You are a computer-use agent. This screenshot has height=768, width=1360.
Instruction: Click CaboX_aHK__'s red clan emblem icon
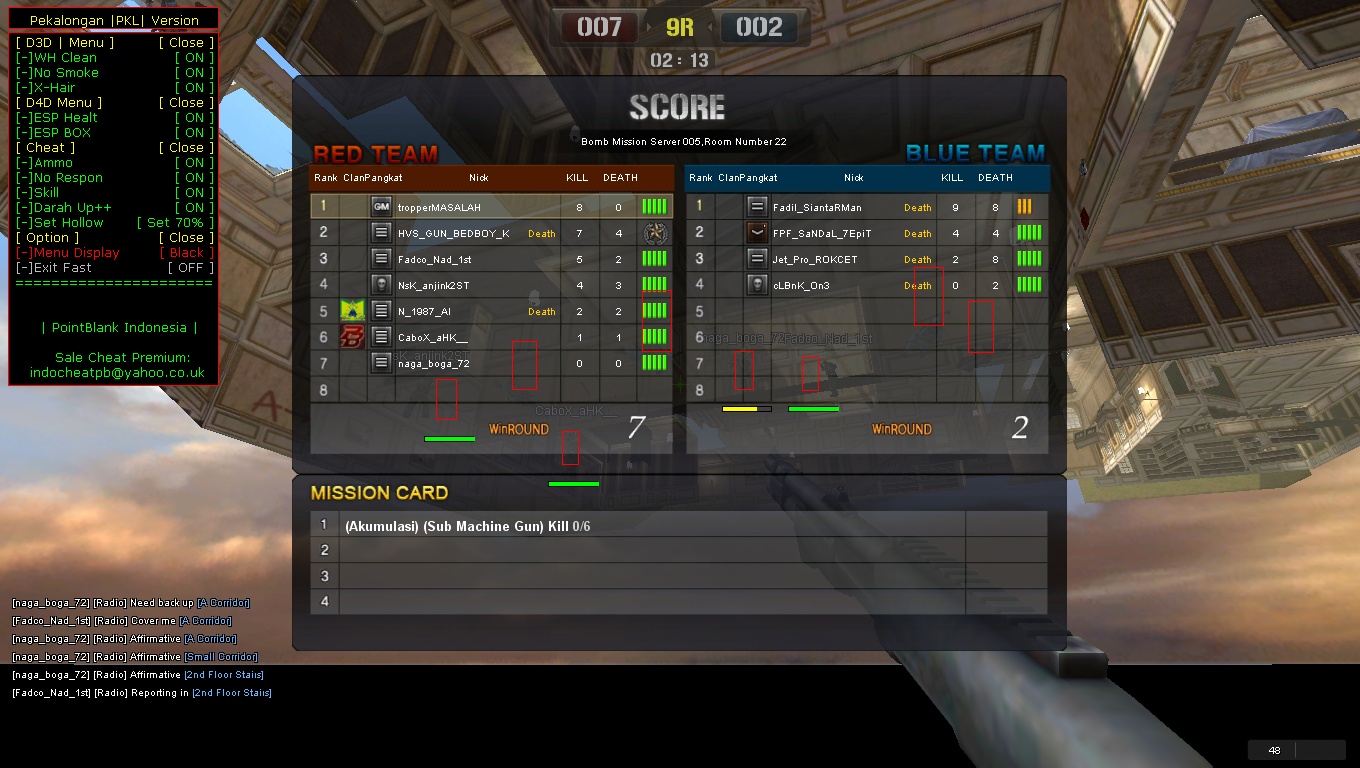tap(354, 337)
